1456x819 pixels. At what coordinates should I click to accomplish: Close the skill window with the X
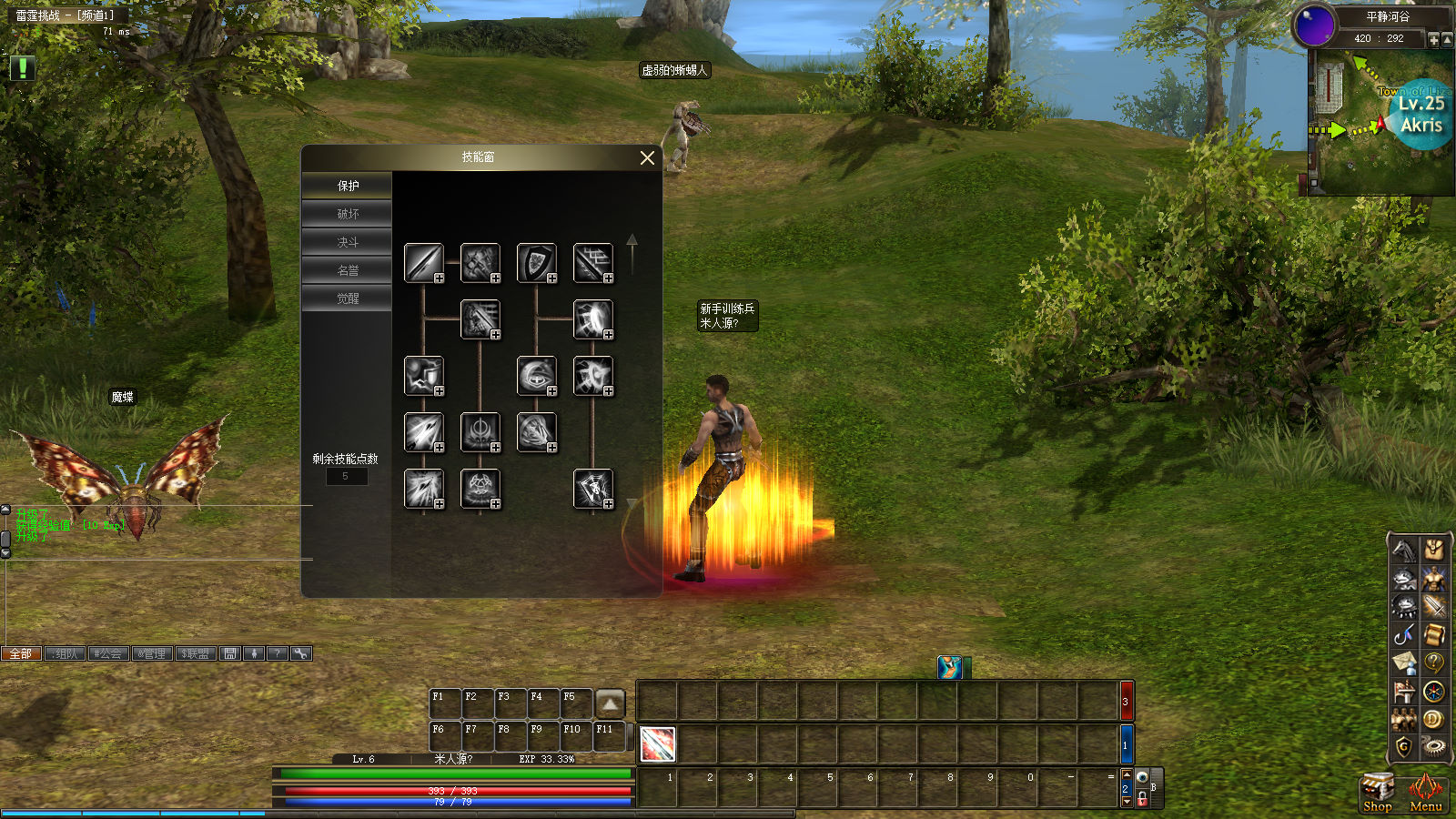coord(647,158)
